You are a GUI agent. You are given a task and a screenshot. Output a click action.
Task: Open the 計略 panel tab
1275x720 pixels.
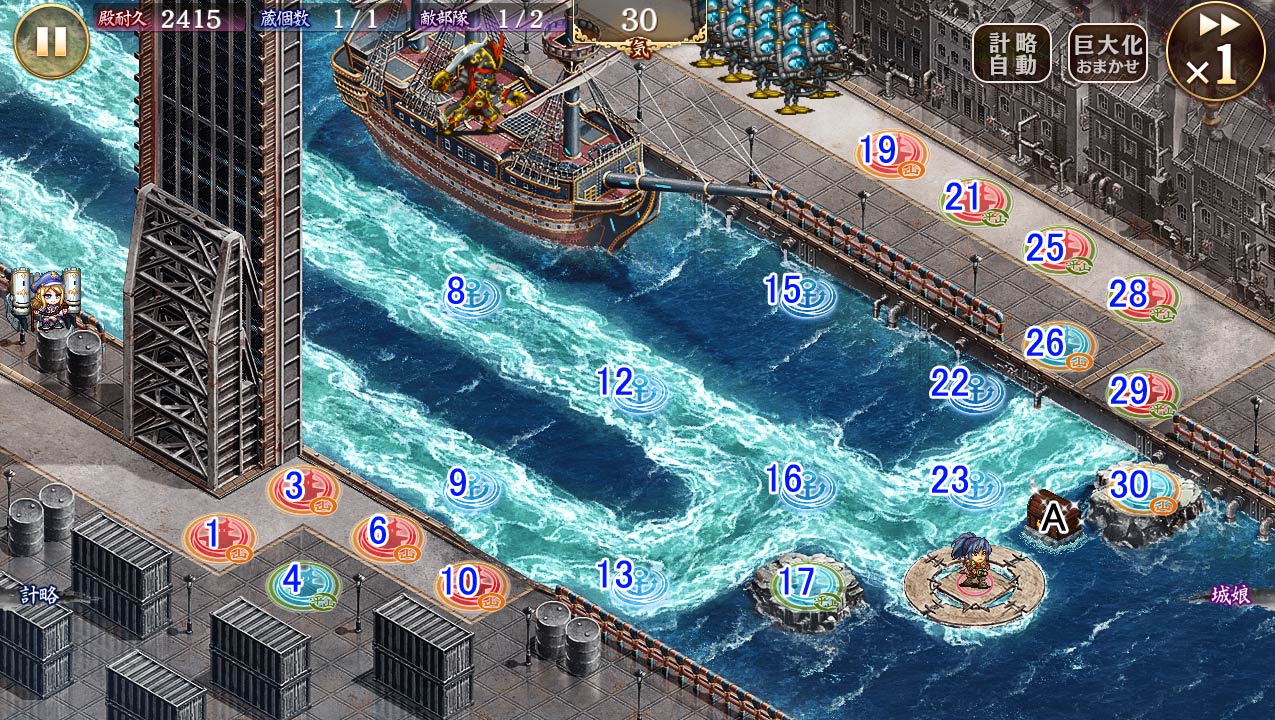pyautogui.click(x=40, y=595)
